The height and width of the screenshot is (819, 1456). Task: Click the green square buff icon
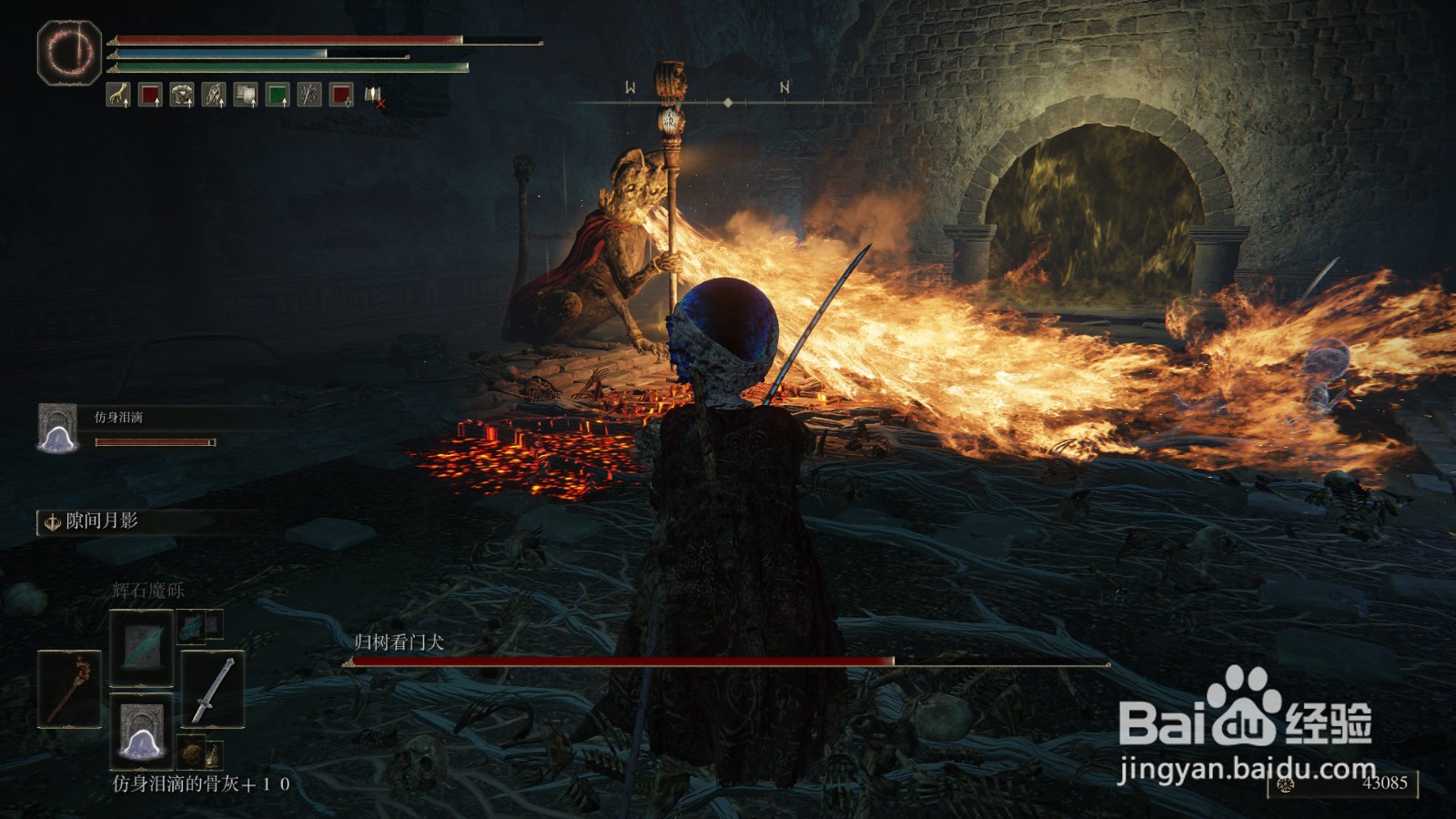tap(278, 95)
